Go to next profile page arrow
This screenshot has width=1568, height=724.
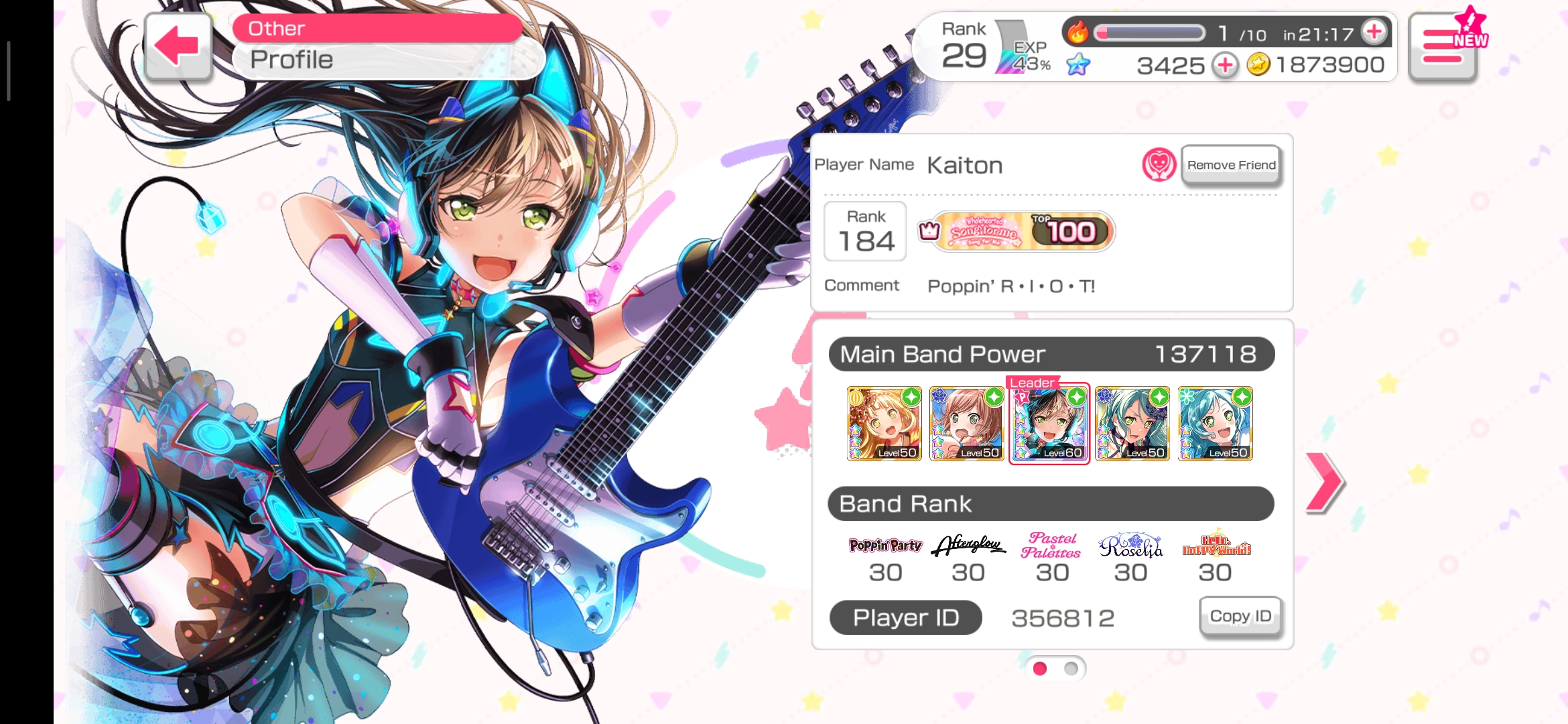coord(1324,482)
